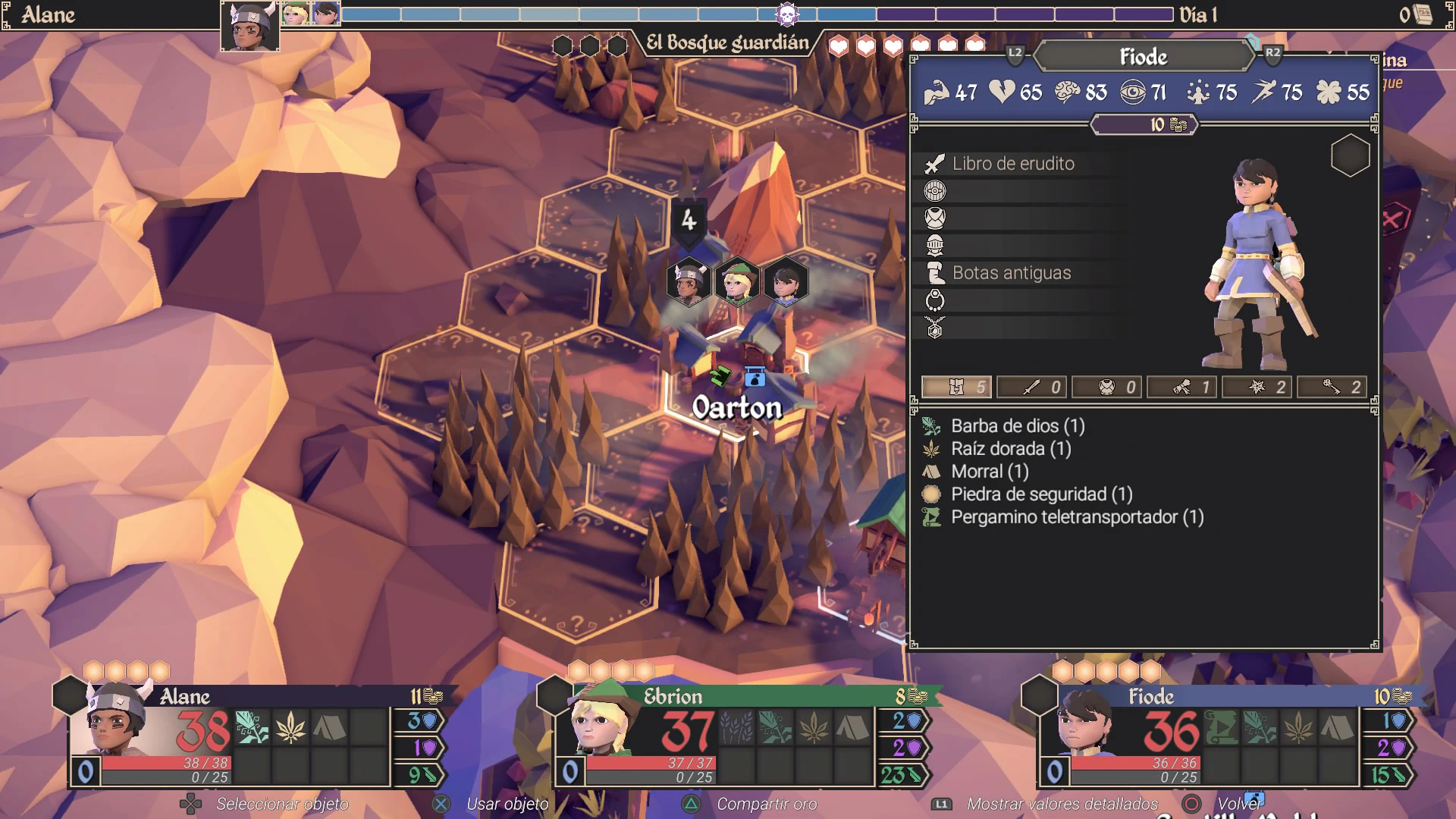The height and width of the screenshot is (819, 1456).
Task: Click the skull marker on day timeline
Action: pyautogui.click(x=787, y=14)
